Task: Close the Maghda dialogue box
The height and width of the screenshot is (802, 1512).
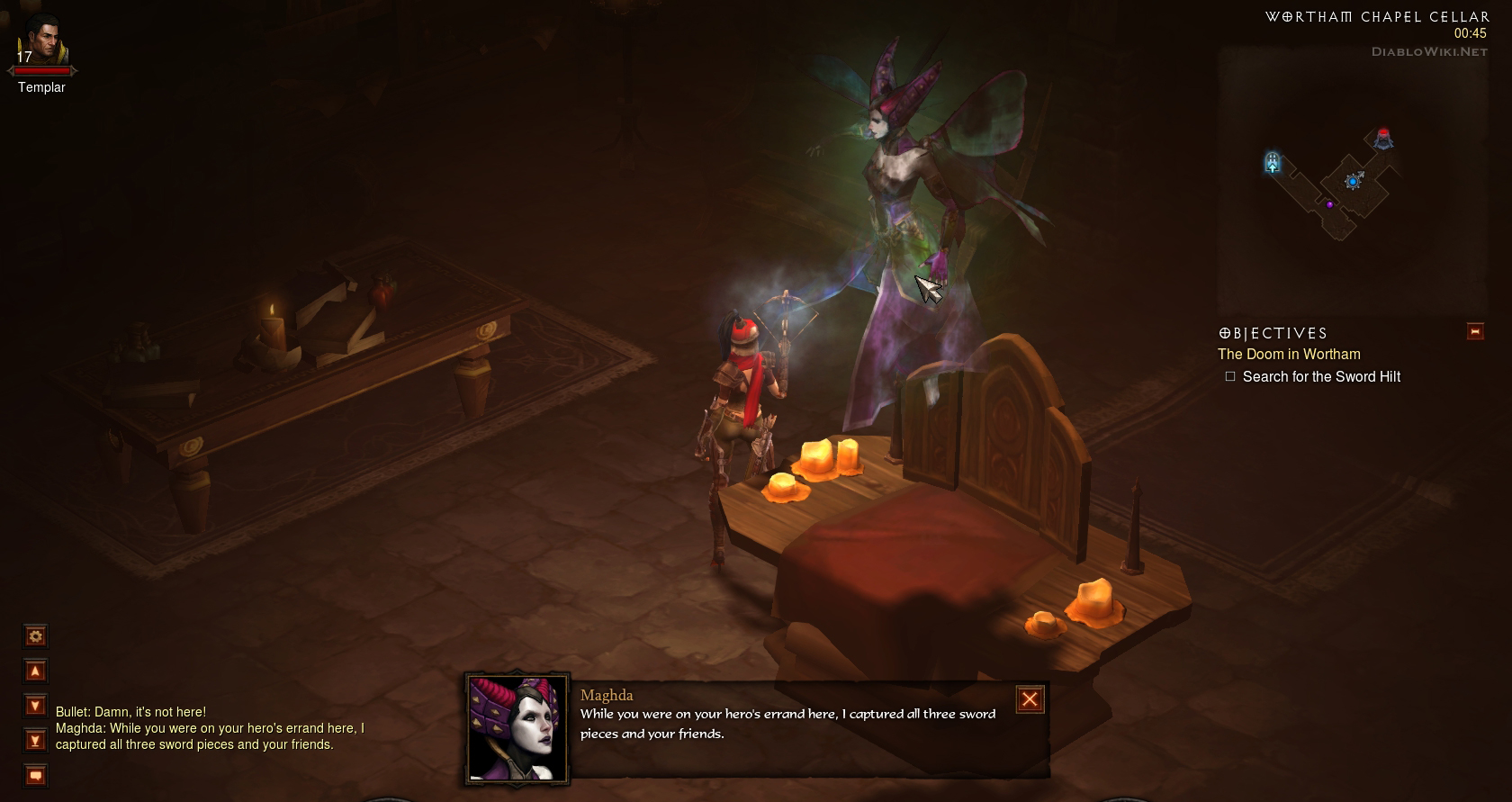Action: pos(1030,699)
